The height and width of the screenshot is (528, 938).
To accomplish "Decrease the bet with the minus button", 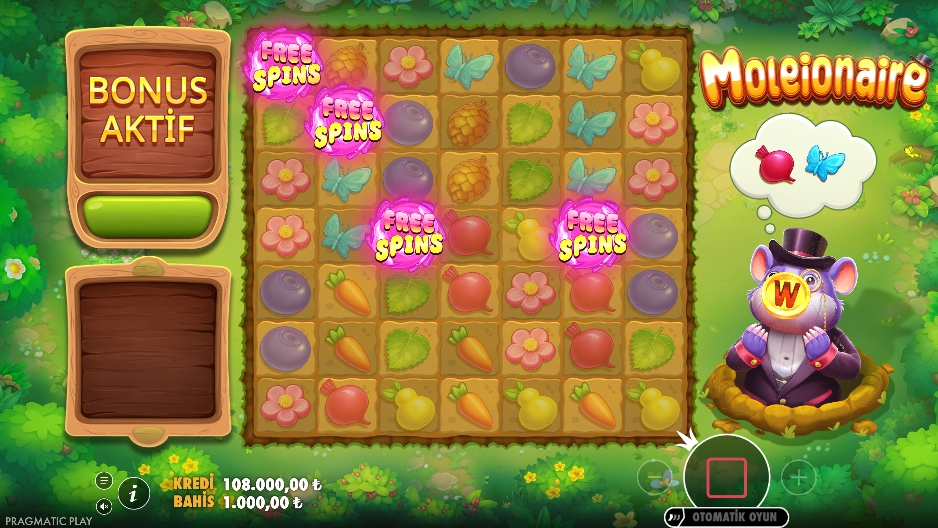I will [x=653, y=477].
